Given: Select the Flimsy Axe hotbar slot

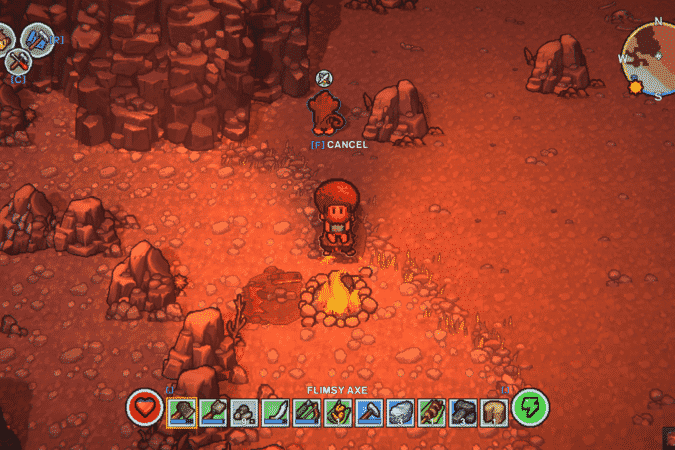Looking at the screenshot, I should [182, 409].
